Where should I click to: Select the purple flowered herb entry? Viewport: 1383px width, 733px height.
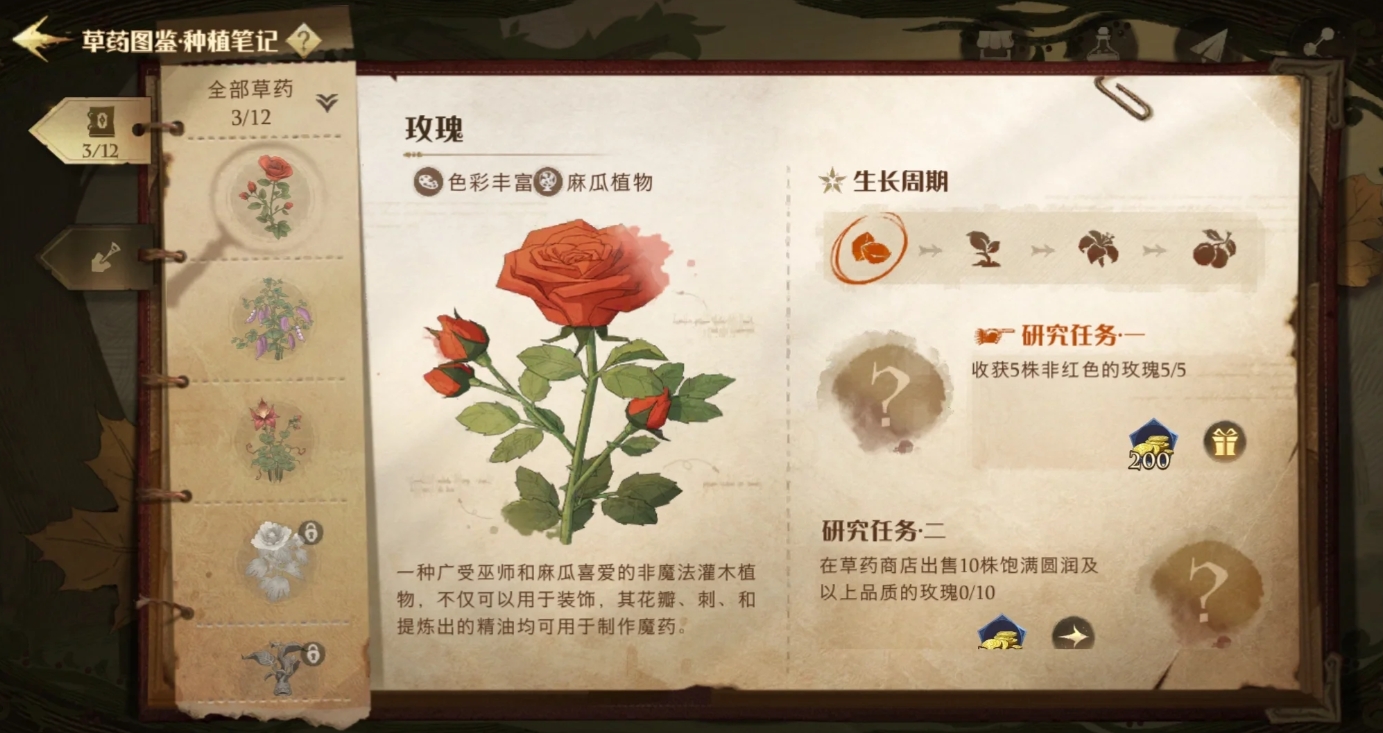pos(272,318)
